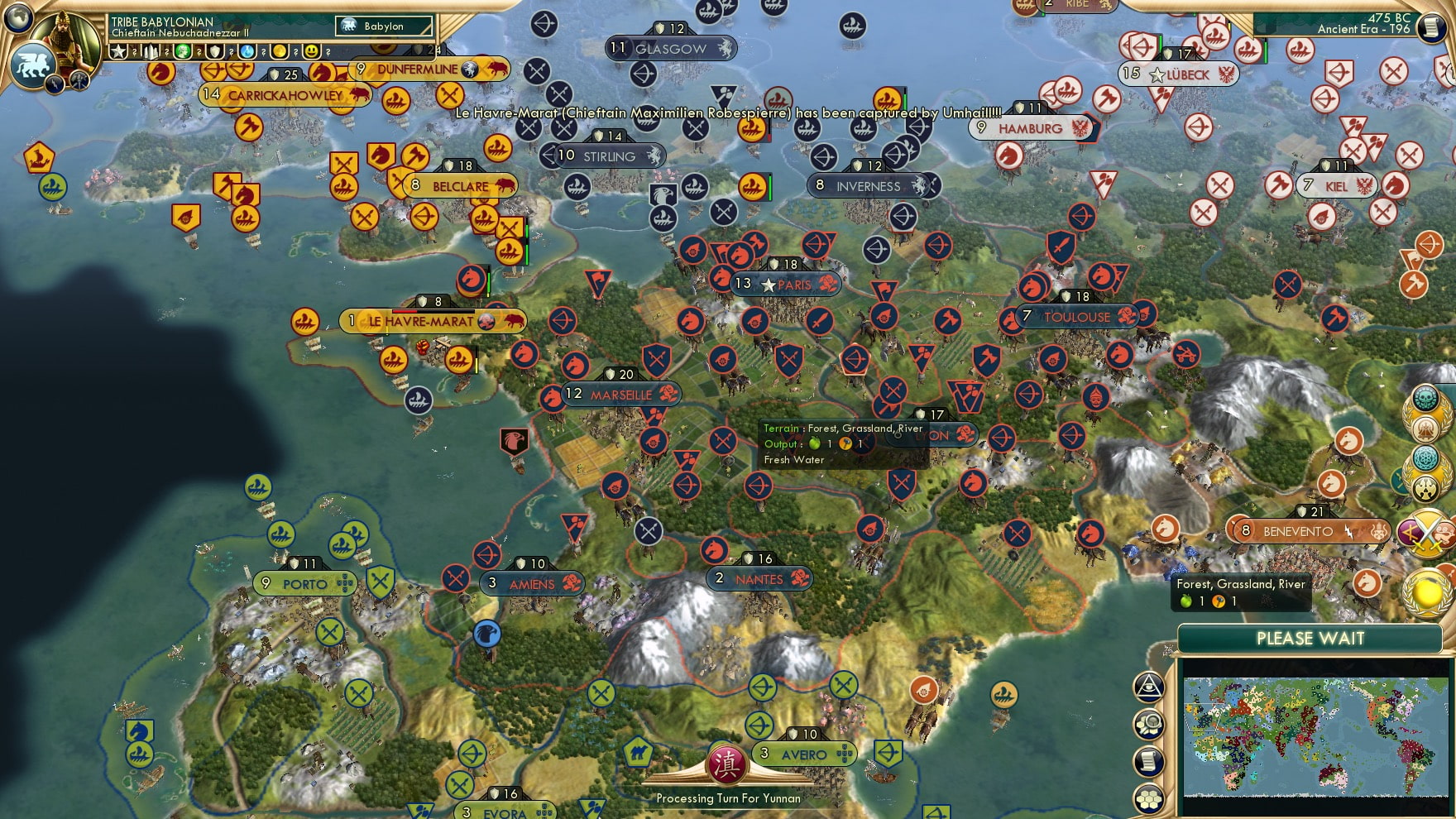1456x819 pixels.
Task: Open the notification log scroll icon
Action: (x=1148, y=761)
